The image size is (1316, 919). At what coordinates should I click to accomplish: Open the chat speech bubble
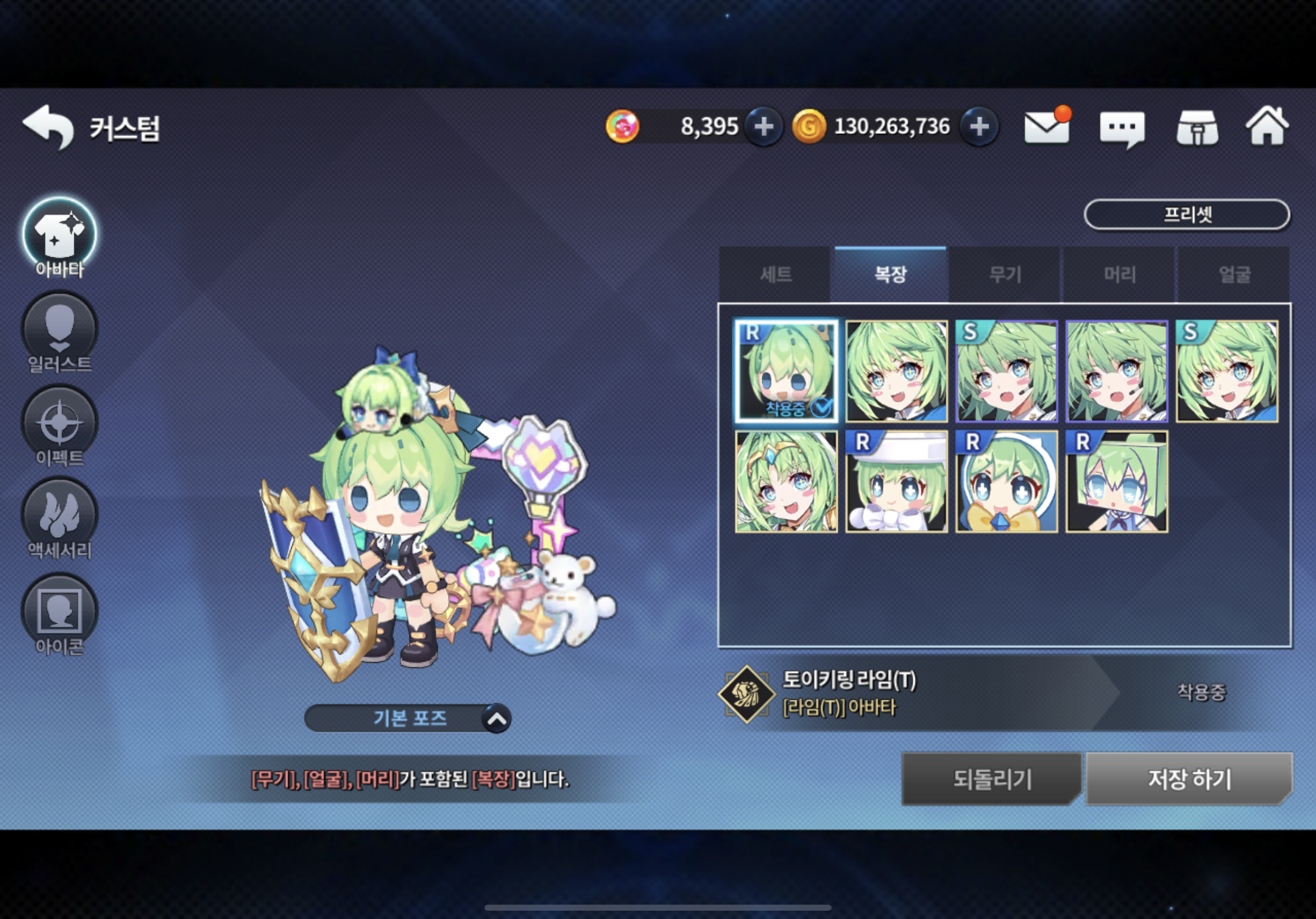pos(1121,128)
